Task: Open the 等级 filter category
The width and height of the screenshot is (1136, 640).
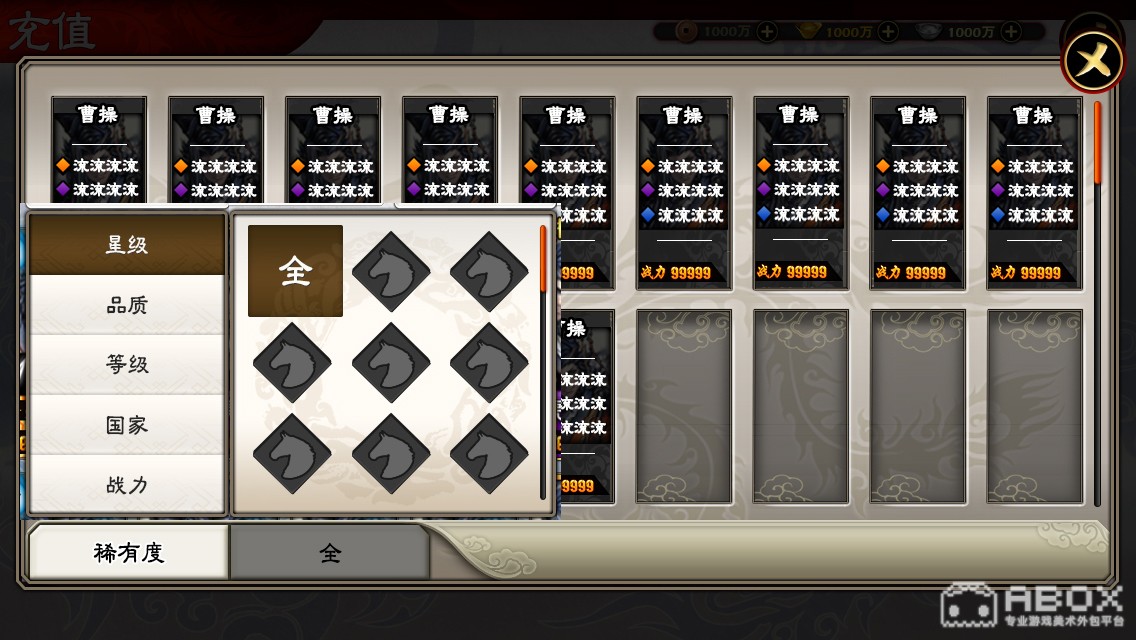Action: click(x=127, y=365)
